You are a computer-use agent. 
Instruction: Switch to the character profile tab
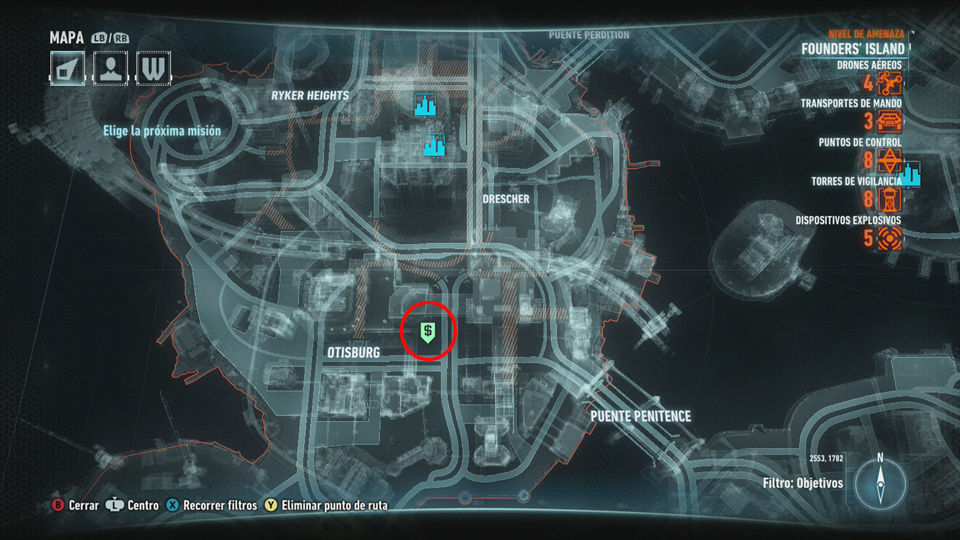click(x=111, y=69)
